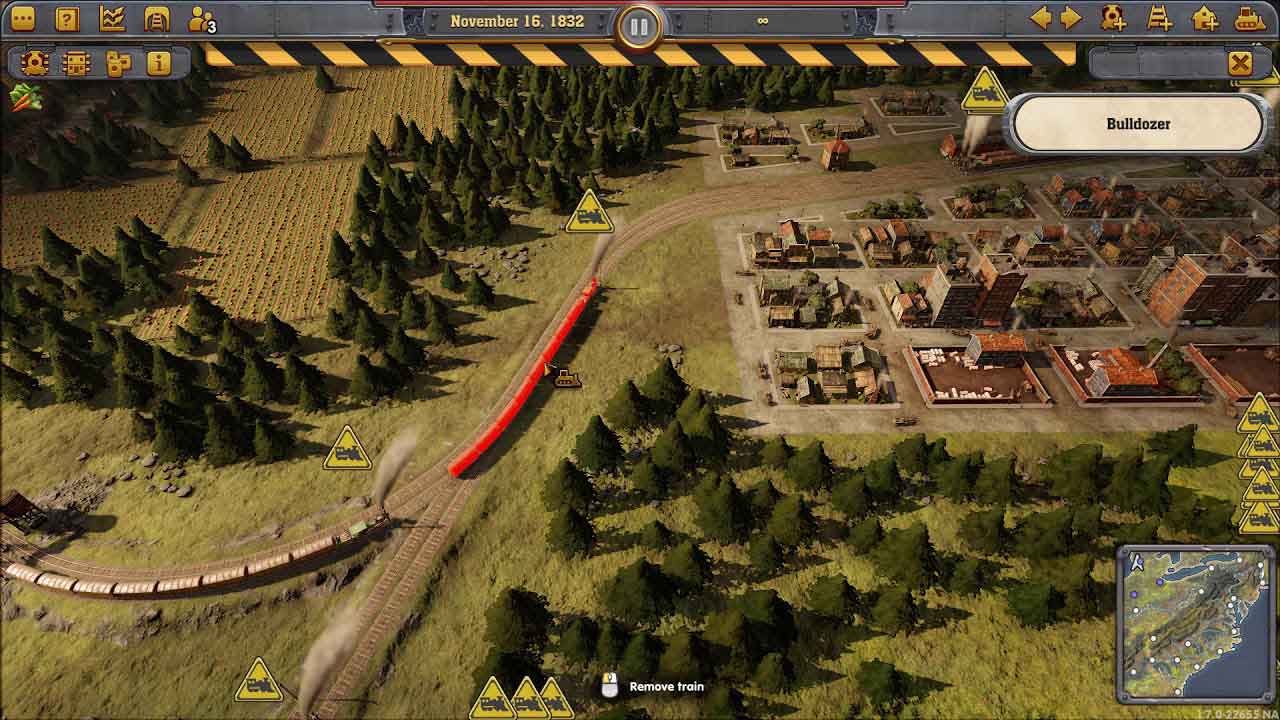Screen dimensions: 1280x720
Task: Select the linked squares overlay icon
Action: (118, 63)
